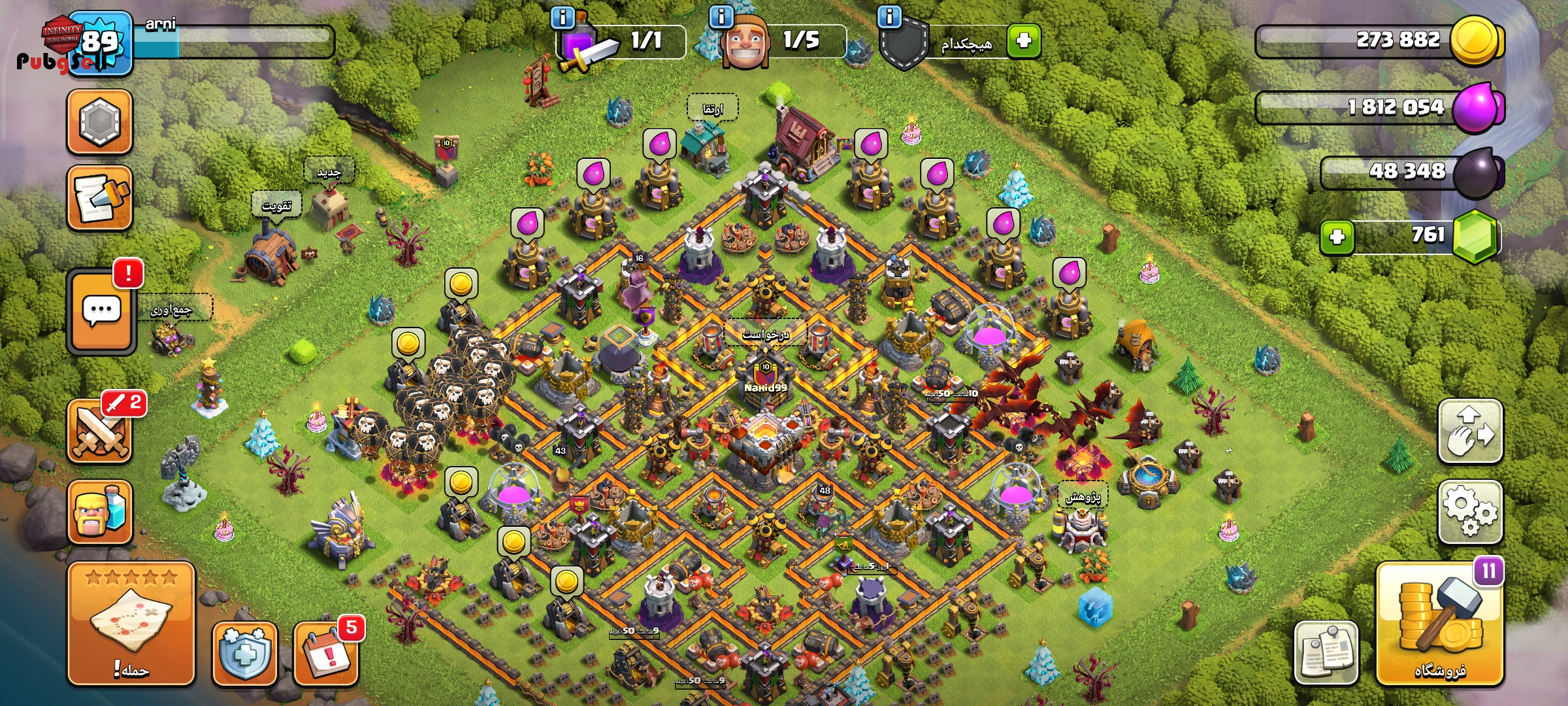The height and width of the screenshot is (706, 1568).
Task: Open the Shop with the hammer icon
Action: [x=1440, y=626]
